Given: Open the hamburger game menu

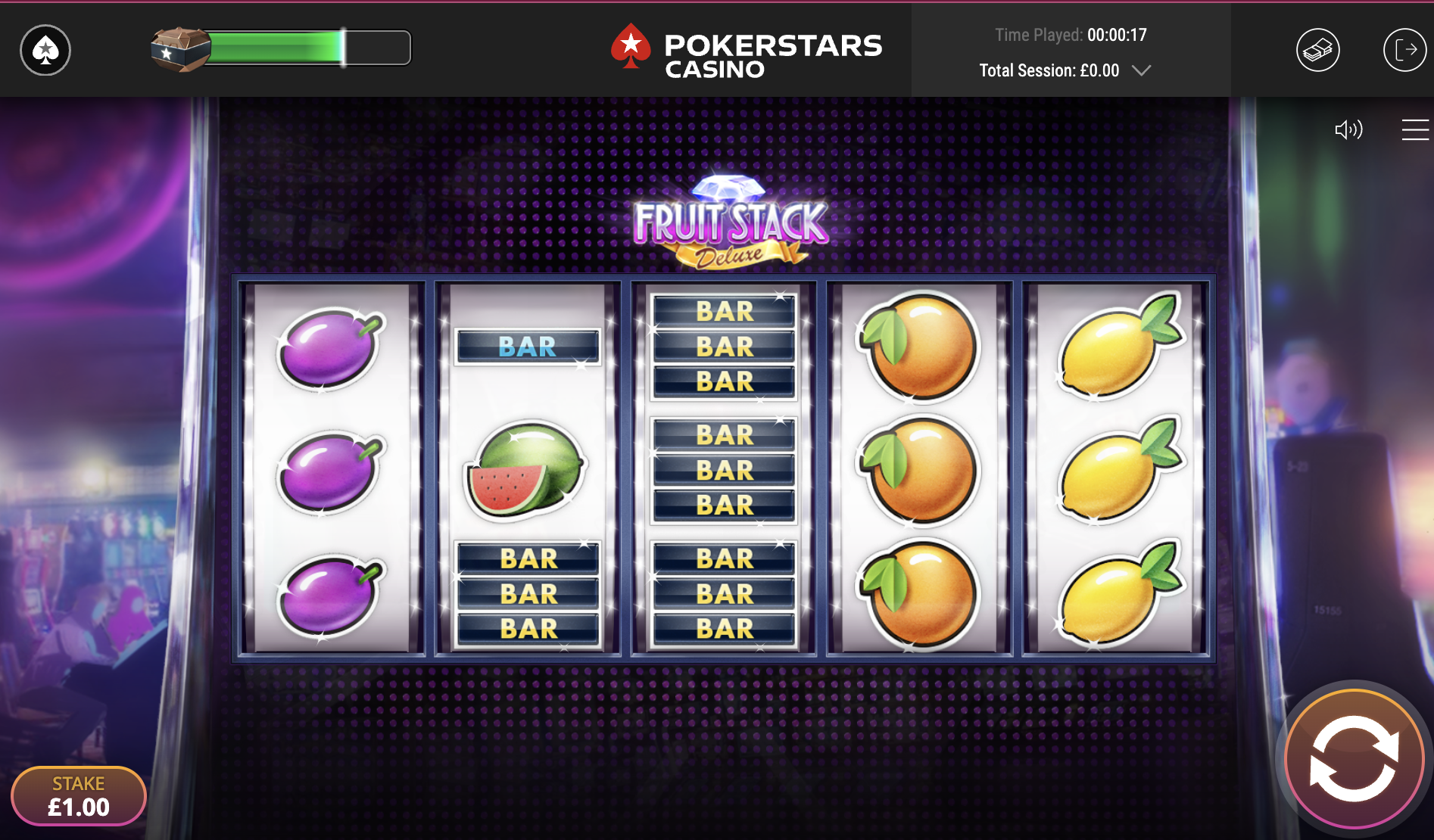Looking at the screenshot, I should [x=1414, y=129].
